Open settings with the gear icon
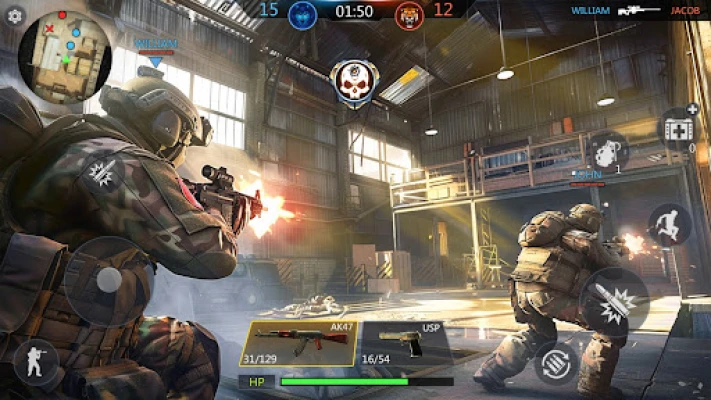 tap(14, 16)
